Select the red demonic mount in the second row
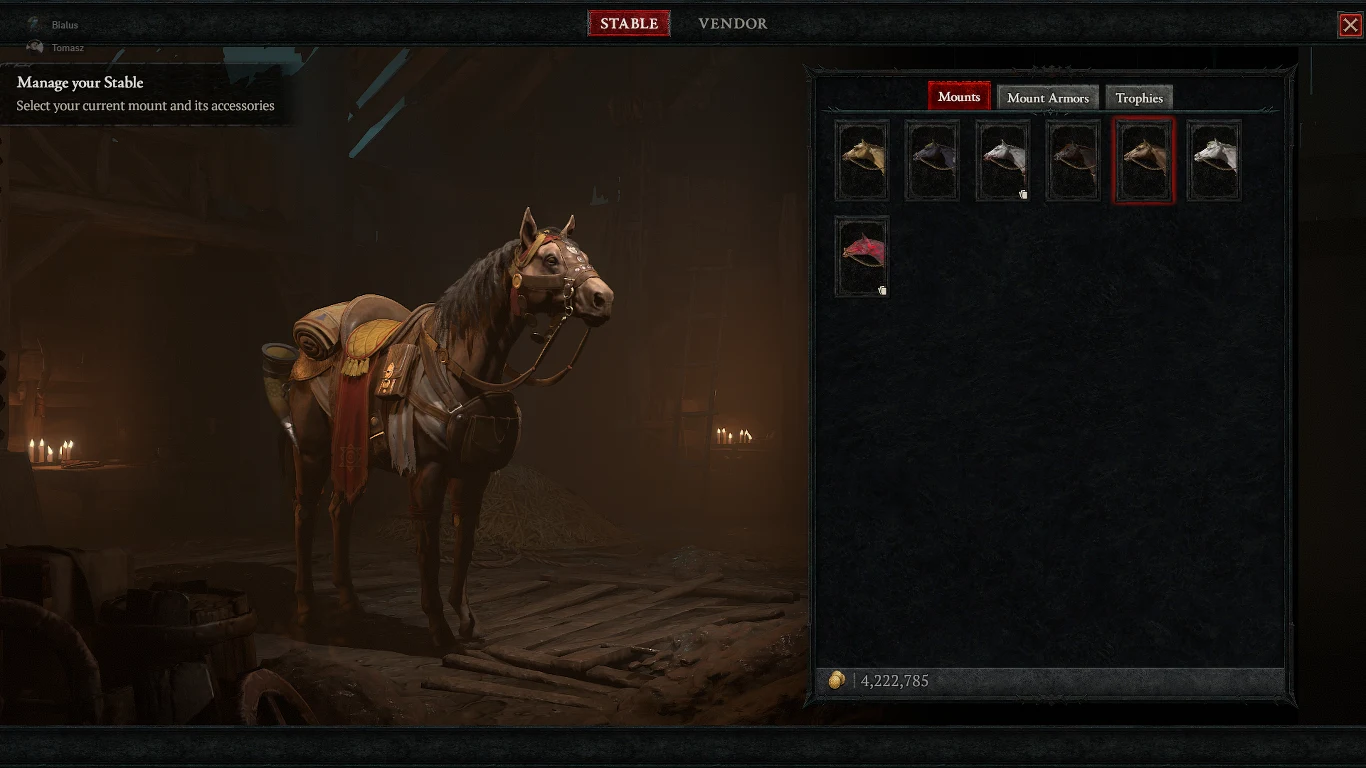 click(861, 256)
